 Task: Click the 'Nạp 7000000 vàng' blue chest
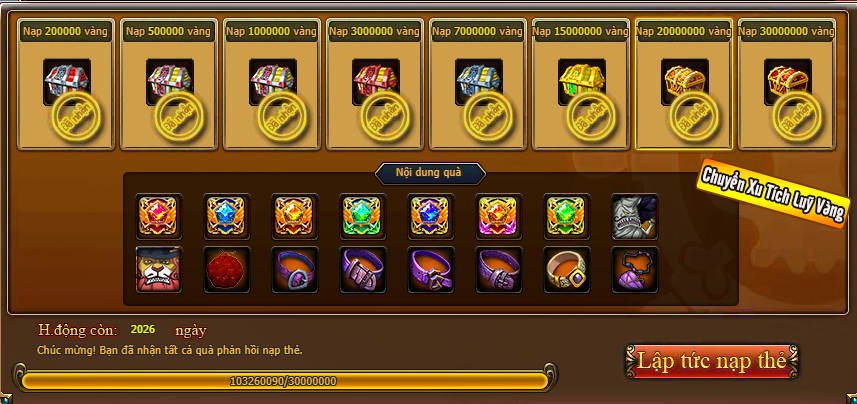coord(478,81)
